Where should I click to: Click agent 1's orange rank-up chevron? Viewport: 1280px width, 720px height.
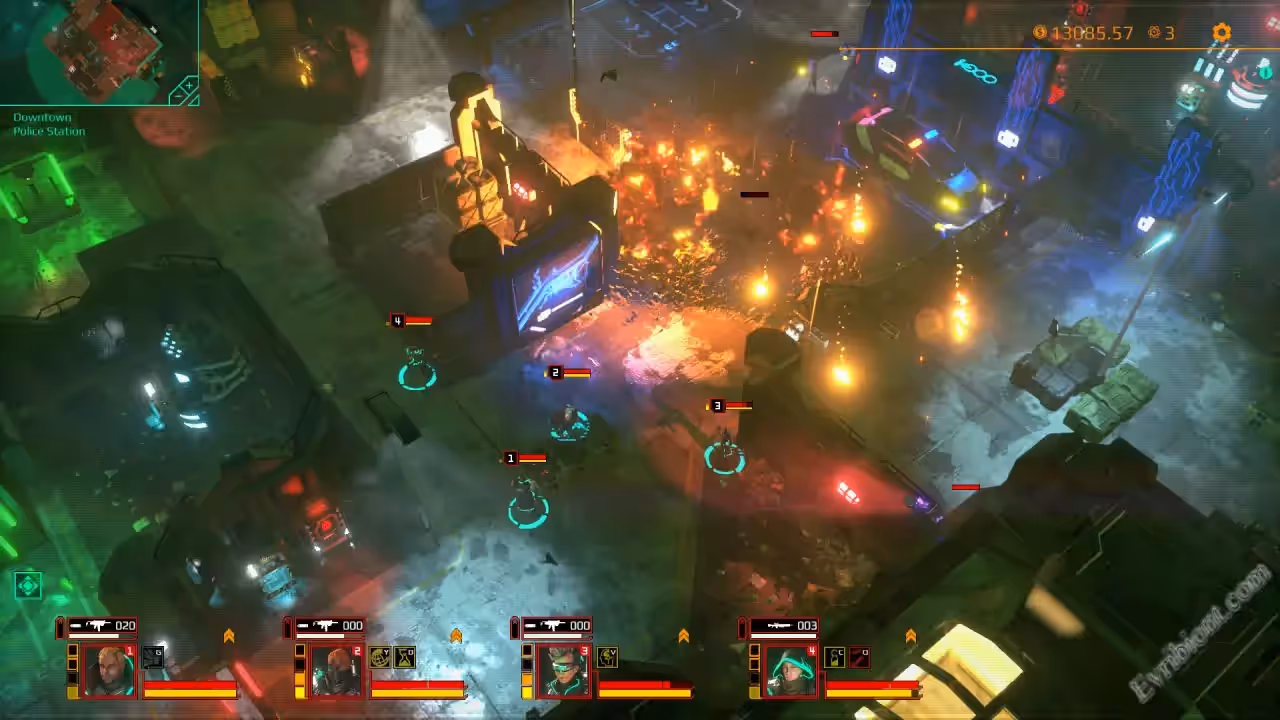coord(229,636)
